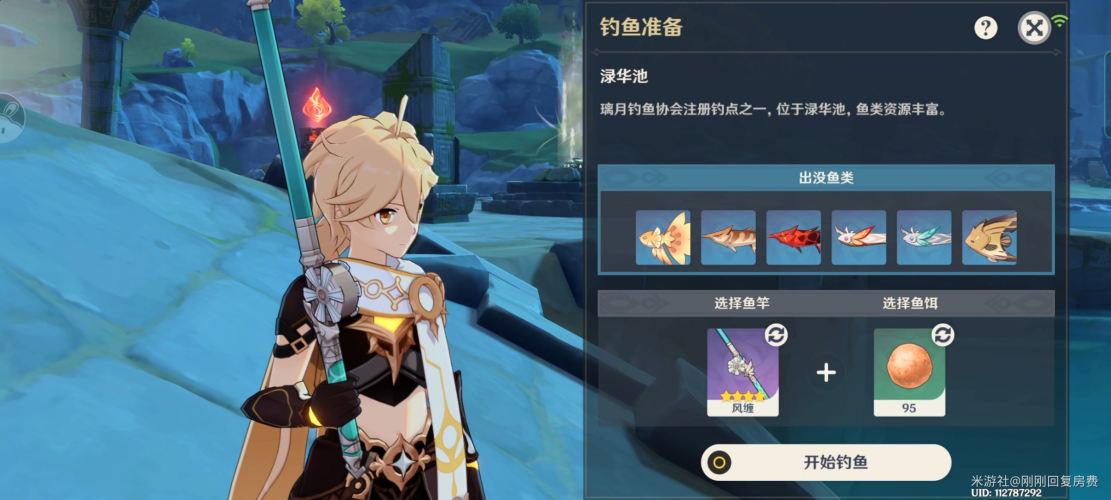
Task: Select the pink-white fish with red tail
Action: click(858, 237)
